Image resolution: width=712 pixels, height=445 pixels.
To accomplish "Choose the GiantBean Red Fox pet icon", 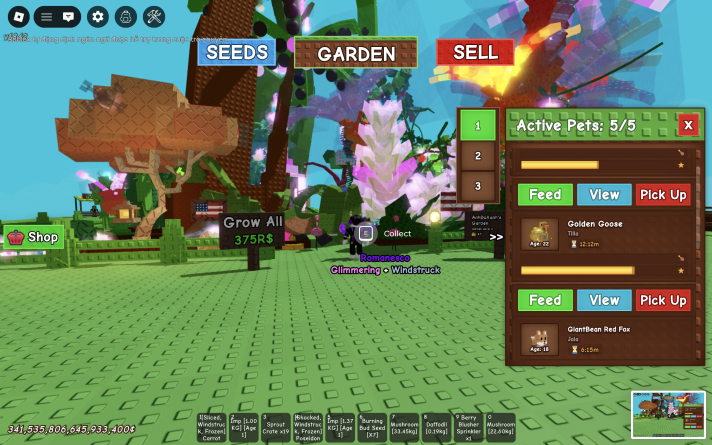I will point(540,339).
